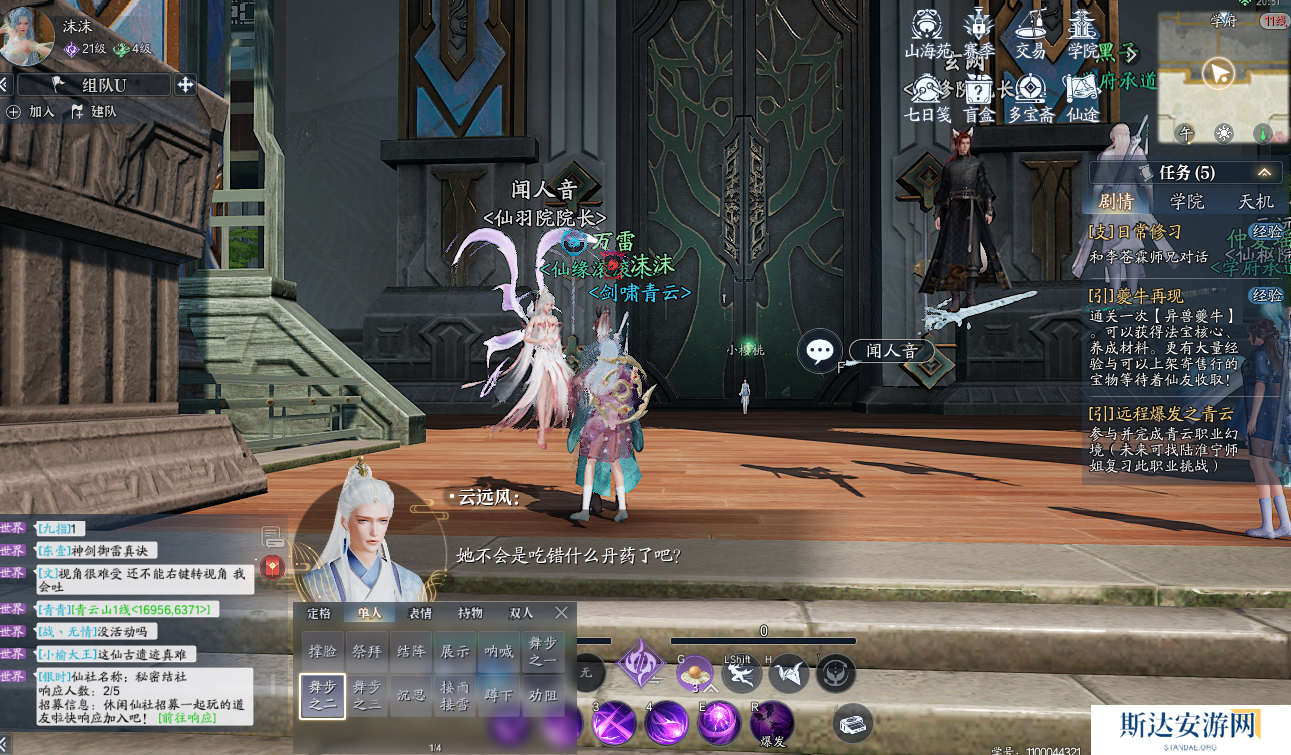Perform the 蹲下 emote
1291x755 pixels.
tap(498, 695)
